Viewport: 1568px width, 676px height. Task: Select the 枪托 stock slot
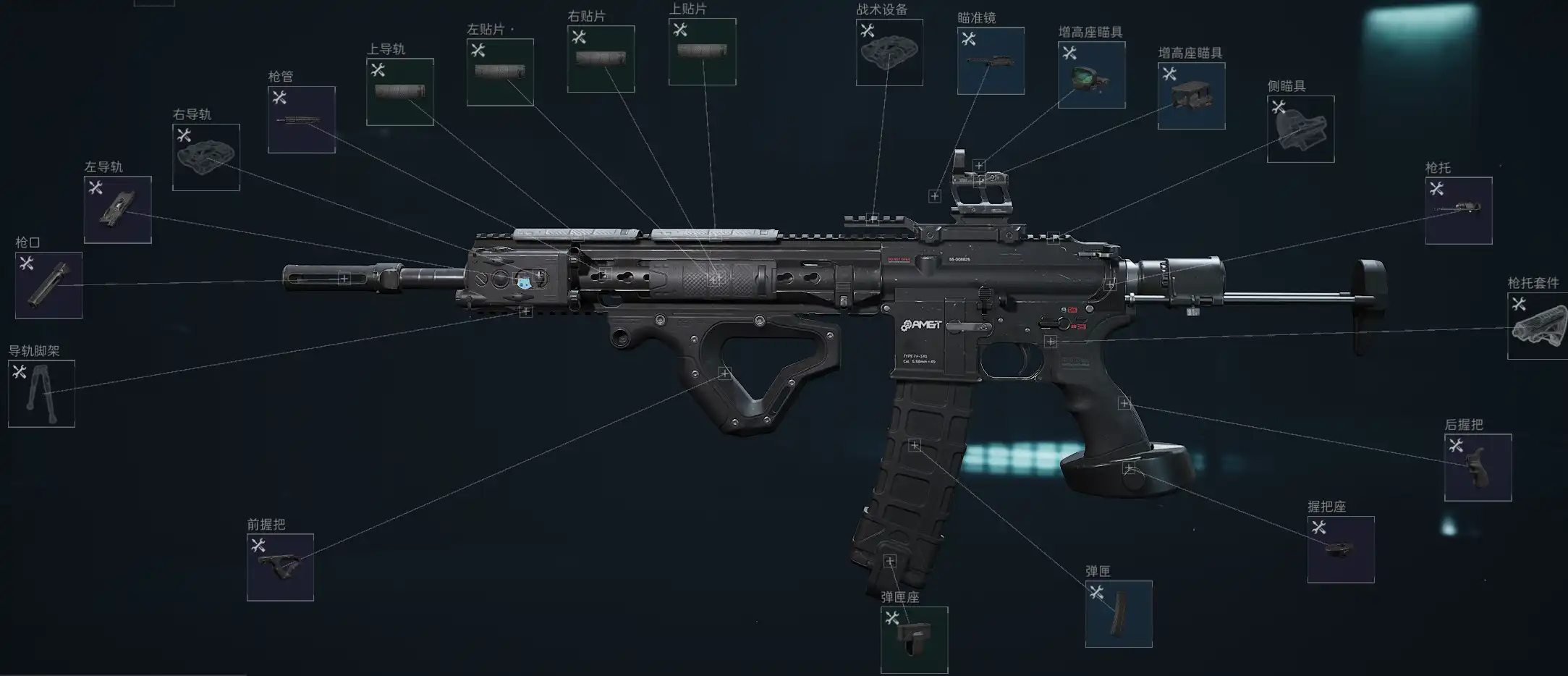1459,210
